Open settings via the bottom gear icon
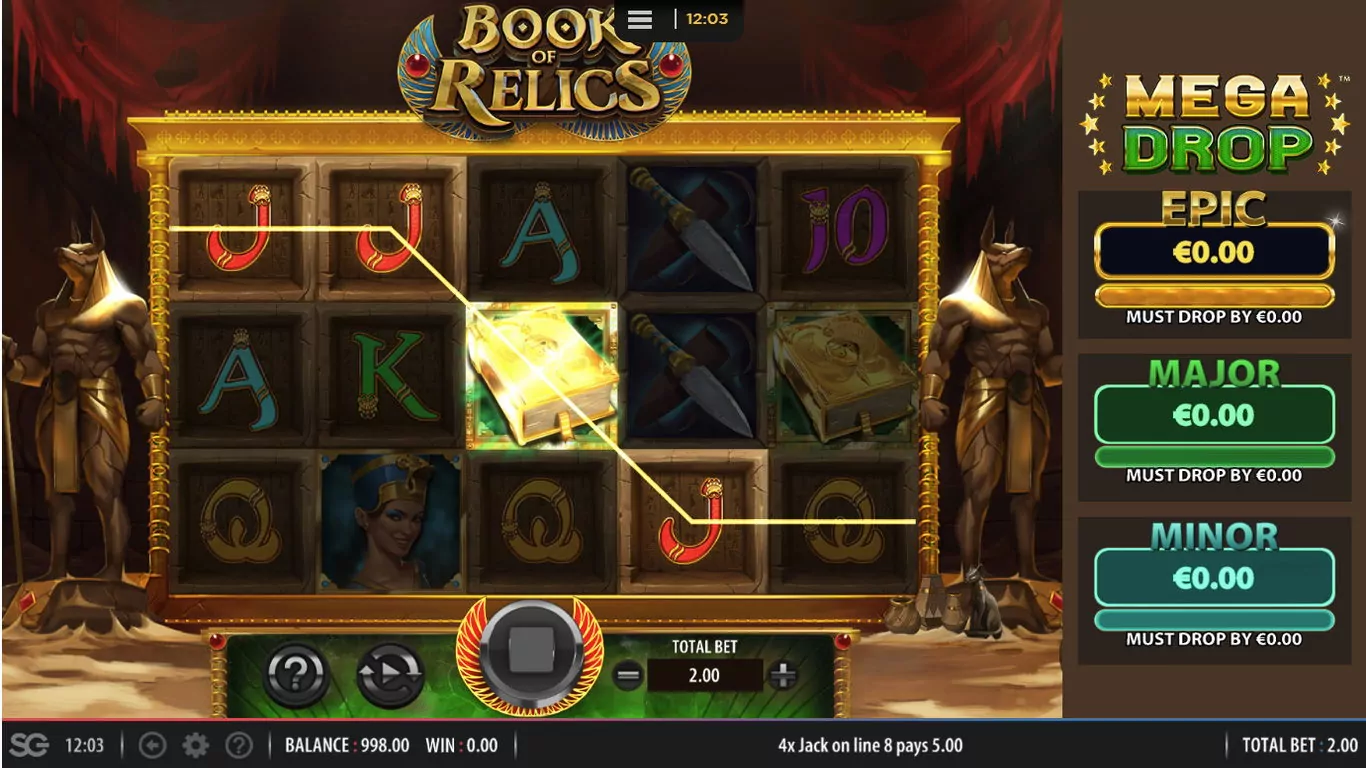Image resolution: width=1366 pixels, height=768 pixels. tap(195, 745)
